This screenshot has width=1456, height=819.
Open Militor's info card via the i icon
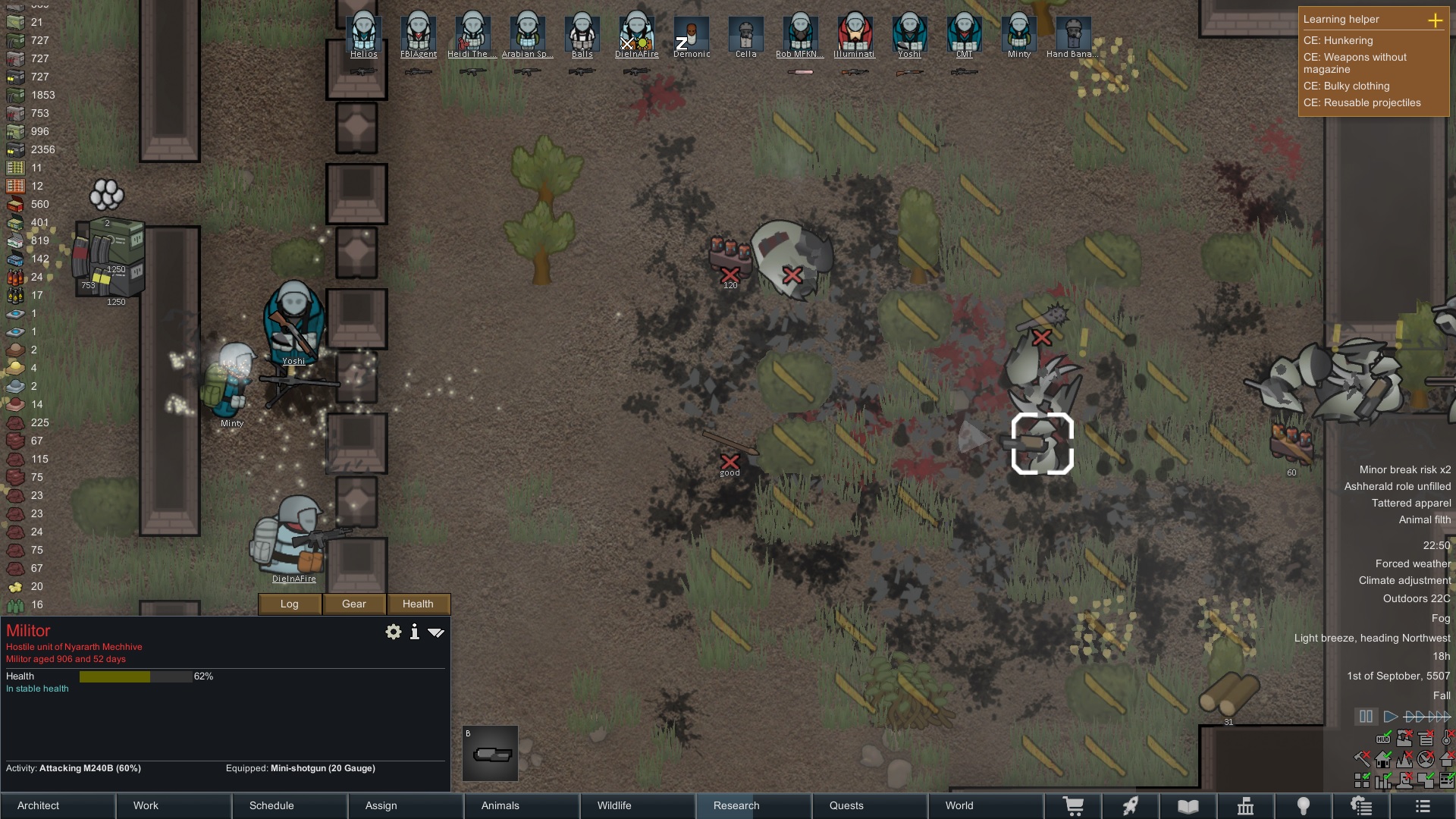(x=414, y=632)
